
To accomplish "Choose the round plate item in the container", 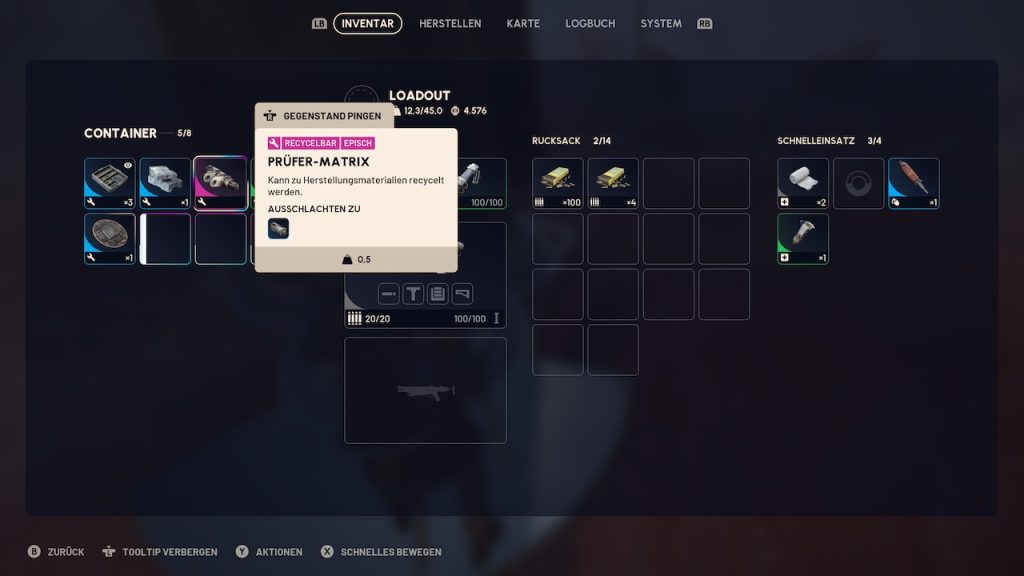I will (x=109, y=238).
